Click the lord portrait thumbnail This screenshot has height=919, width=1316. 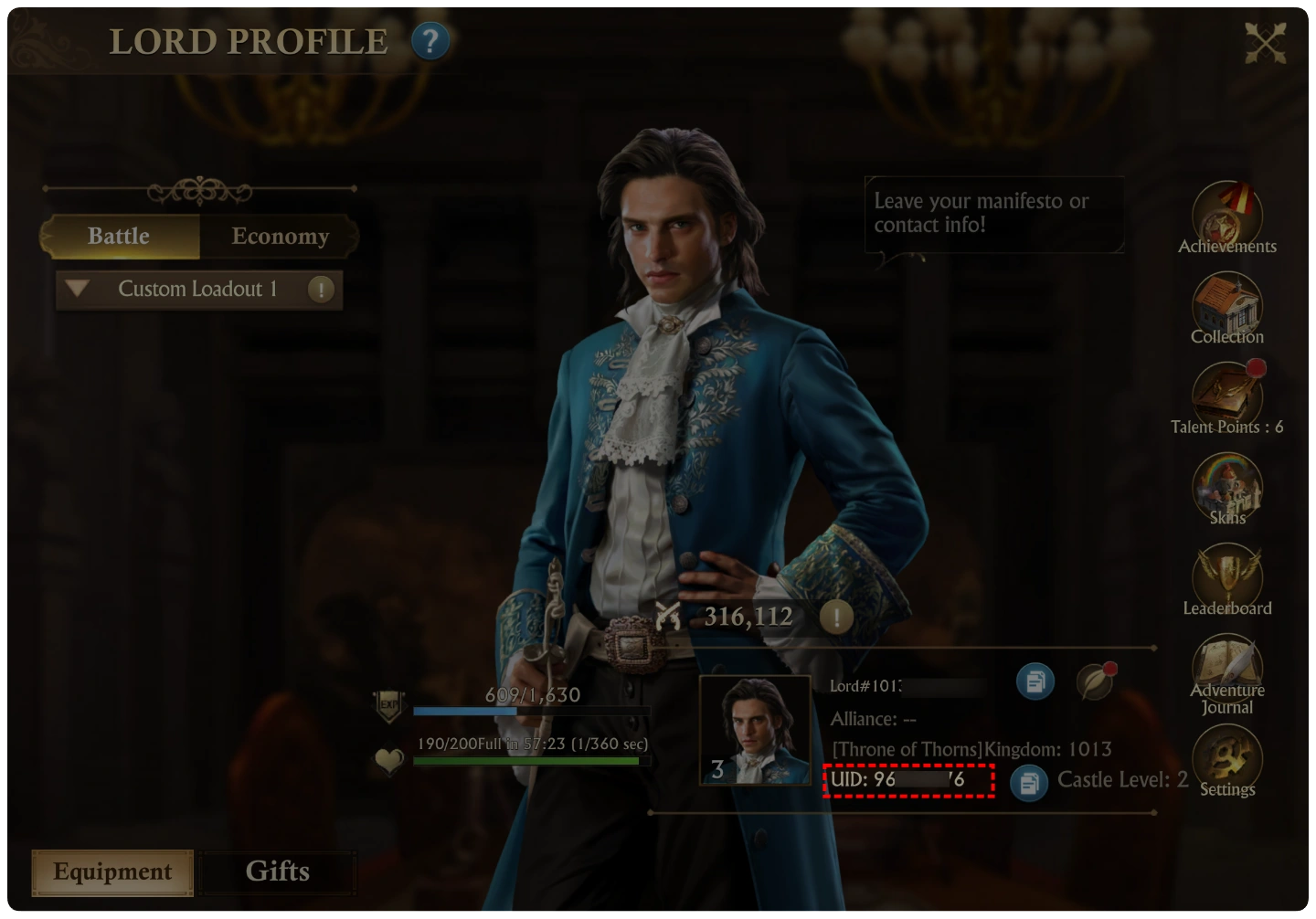pos(755,731)
